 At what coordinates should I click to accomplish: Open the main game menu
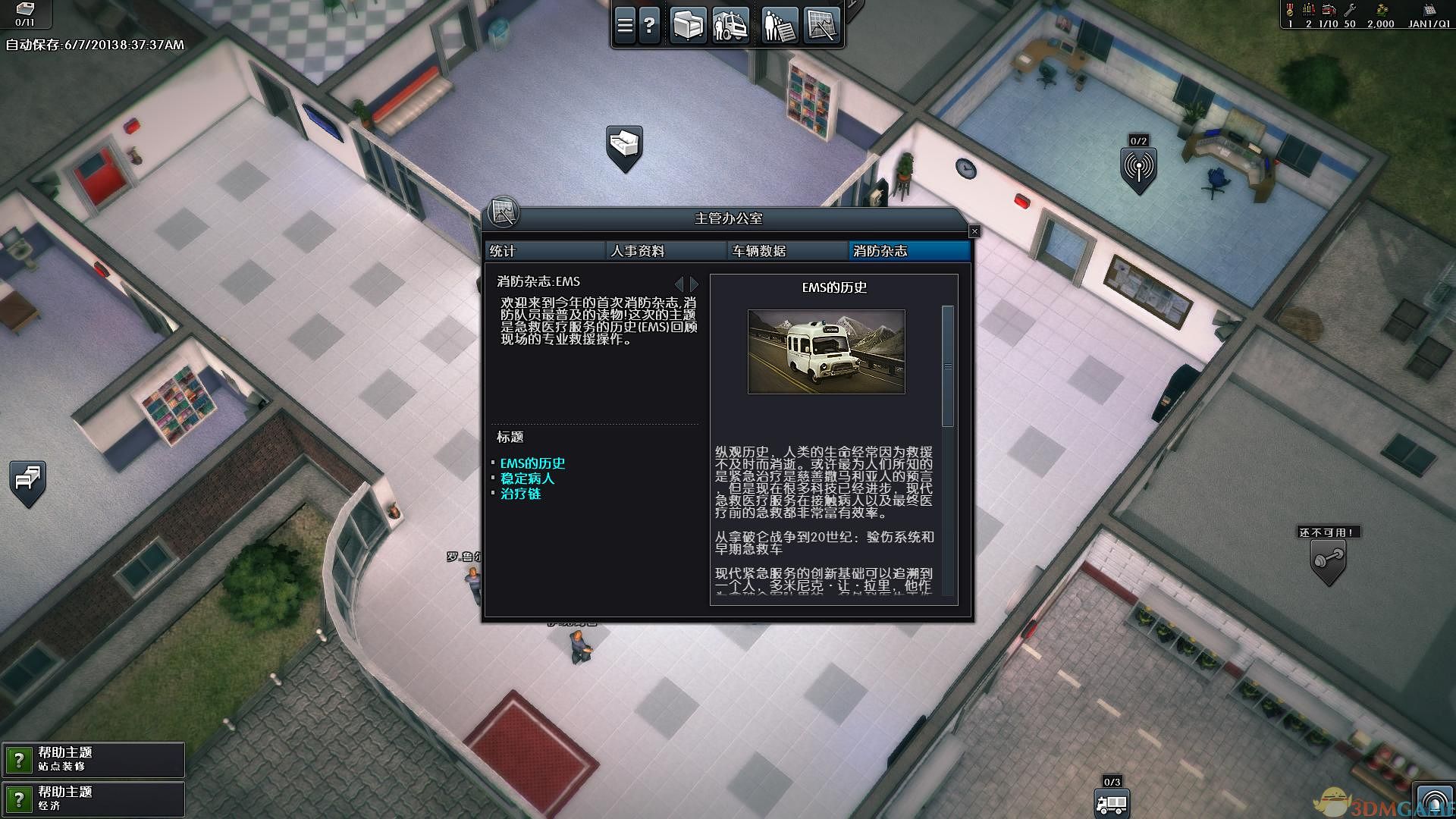pos(624,24)
